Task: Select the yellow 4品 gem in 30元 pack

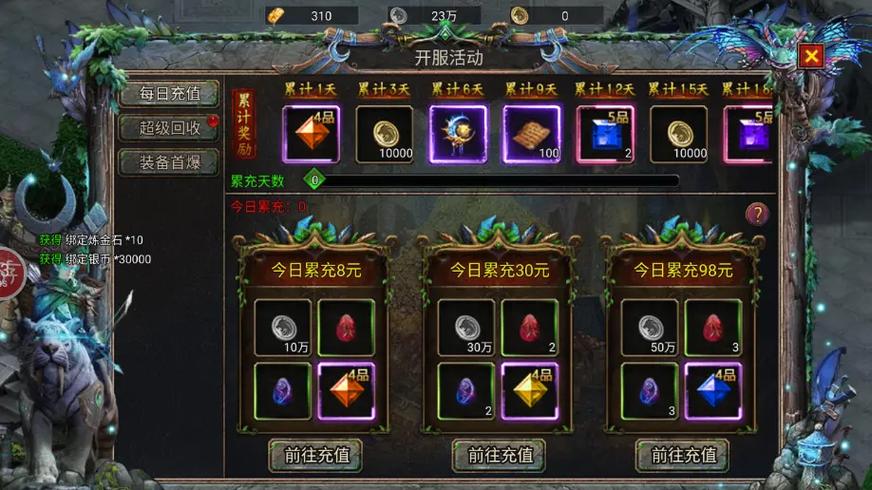Action: click(530, 391)
